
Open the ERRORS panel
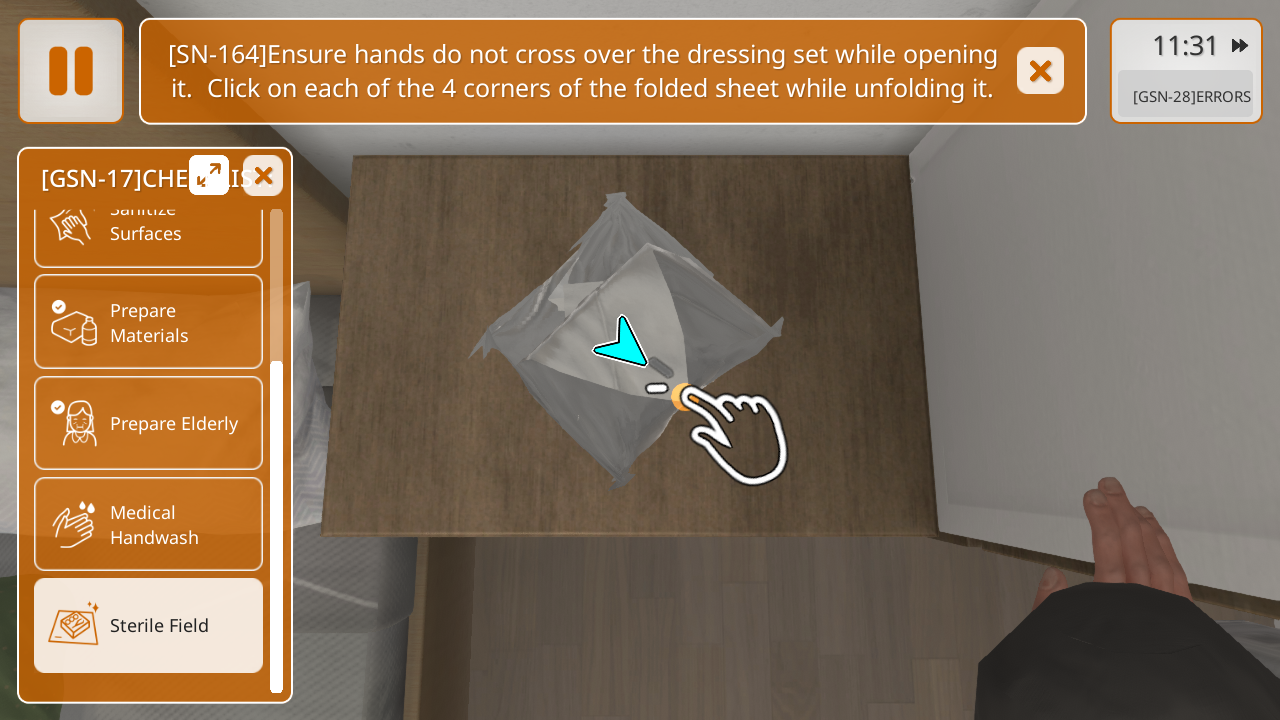coord(1186,96)
